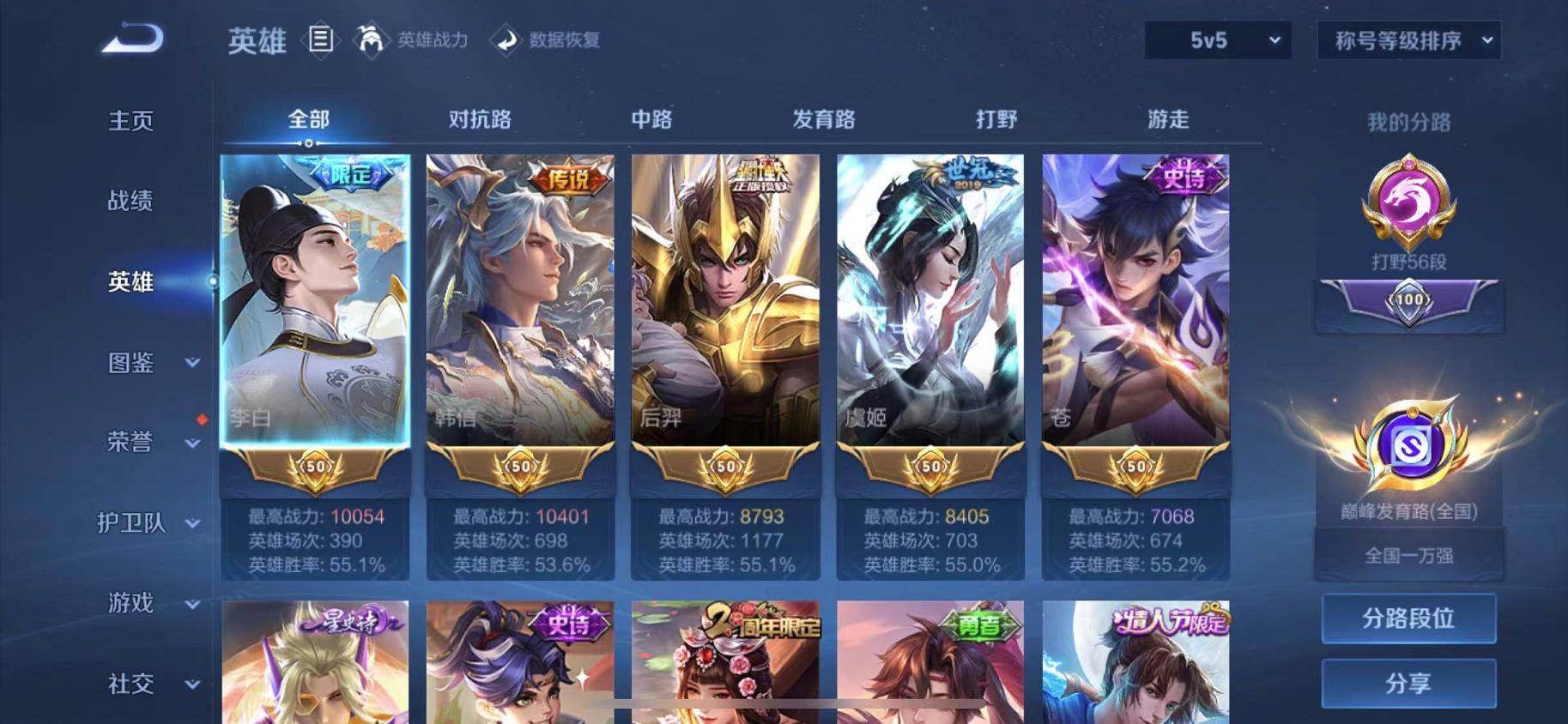This screenshot has width=1568, height=724.
Task: Click the 英雄战力 (hero power) icon
Action: click(371, 38)
